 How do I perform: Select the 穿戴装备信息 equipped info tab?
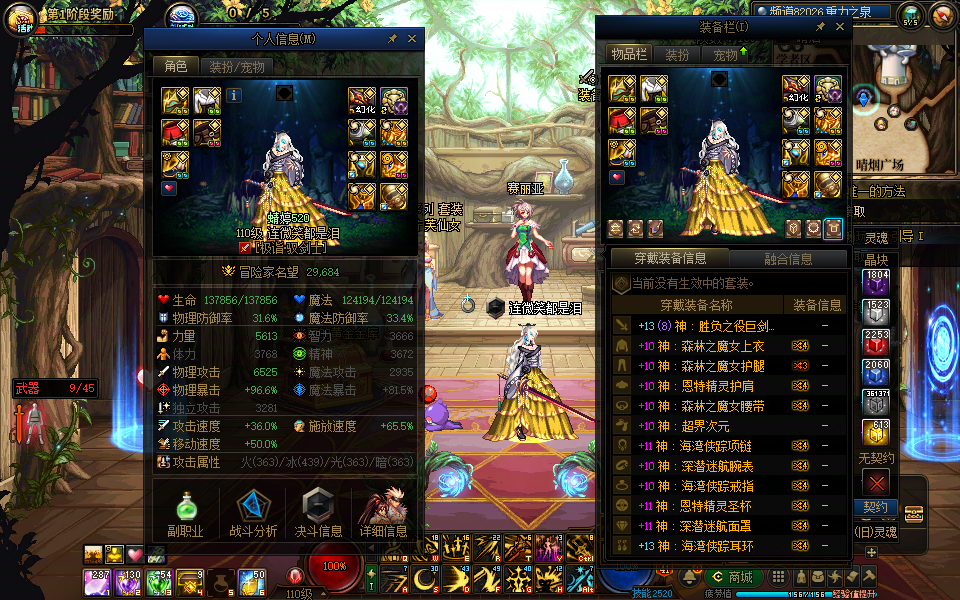point(672,259)
